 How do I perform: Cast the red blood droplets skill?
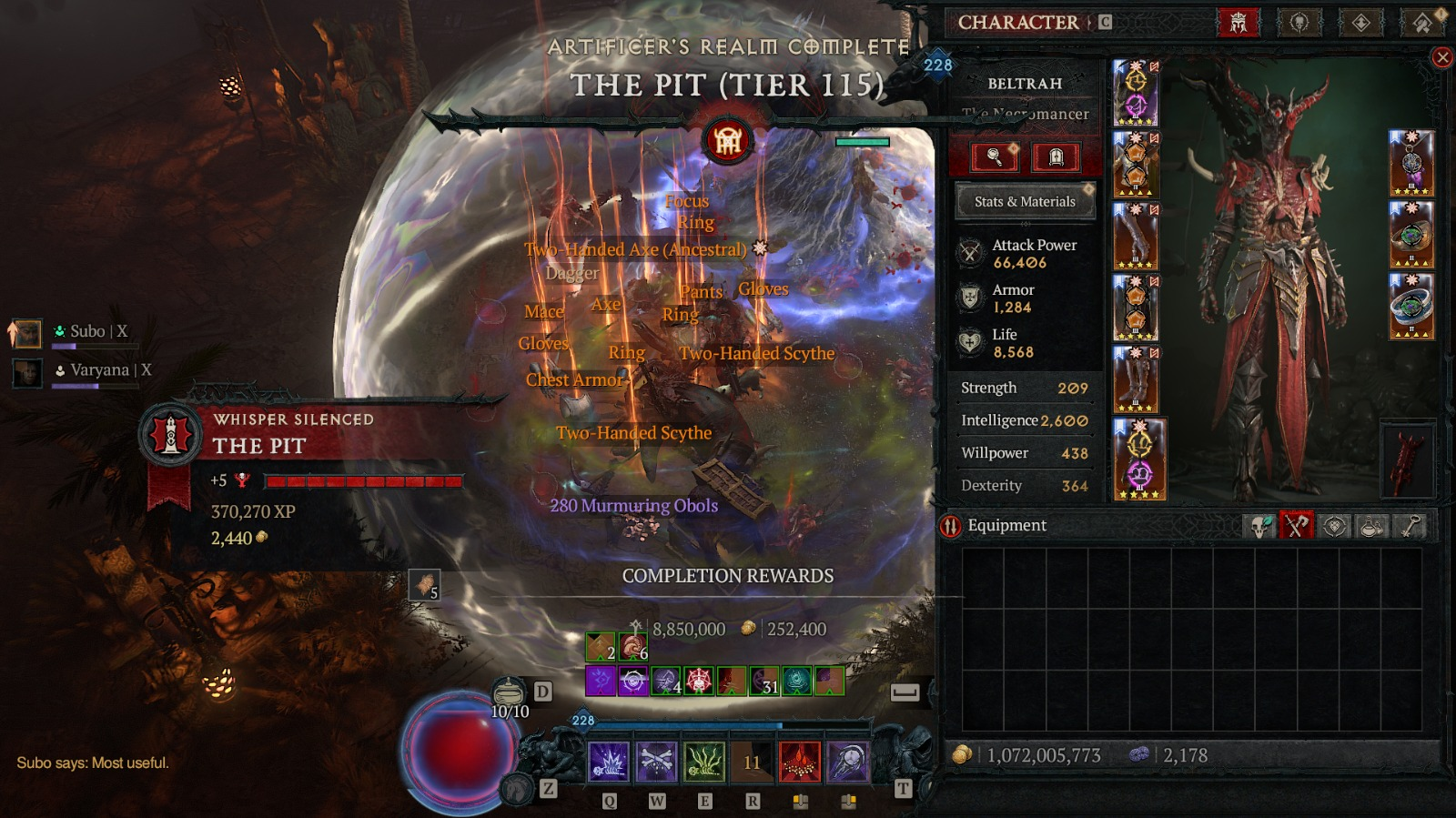[x=800, y=762]
